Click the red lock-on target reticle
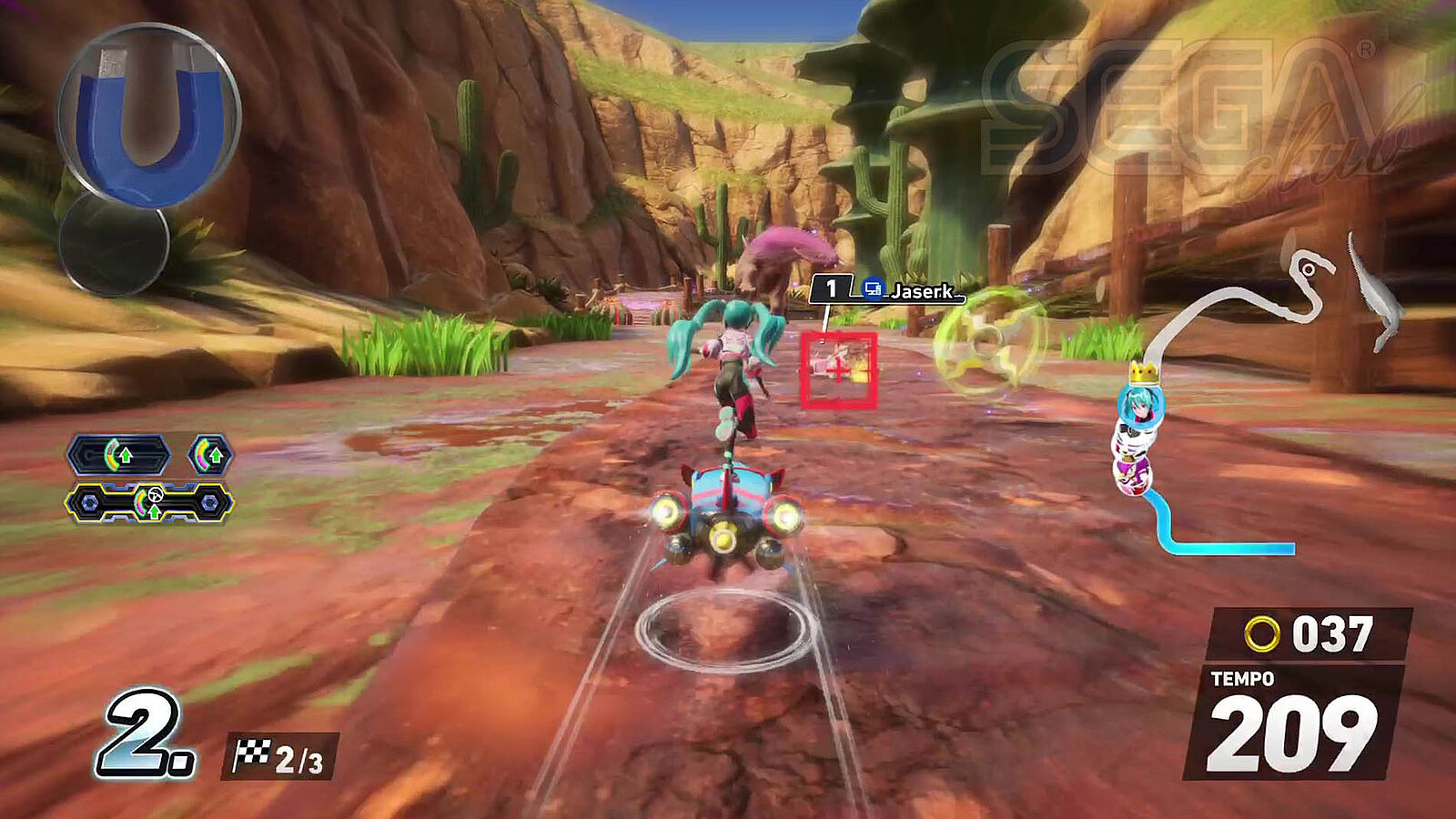The height and width of the screenshot is (819, 1456). 837,370
